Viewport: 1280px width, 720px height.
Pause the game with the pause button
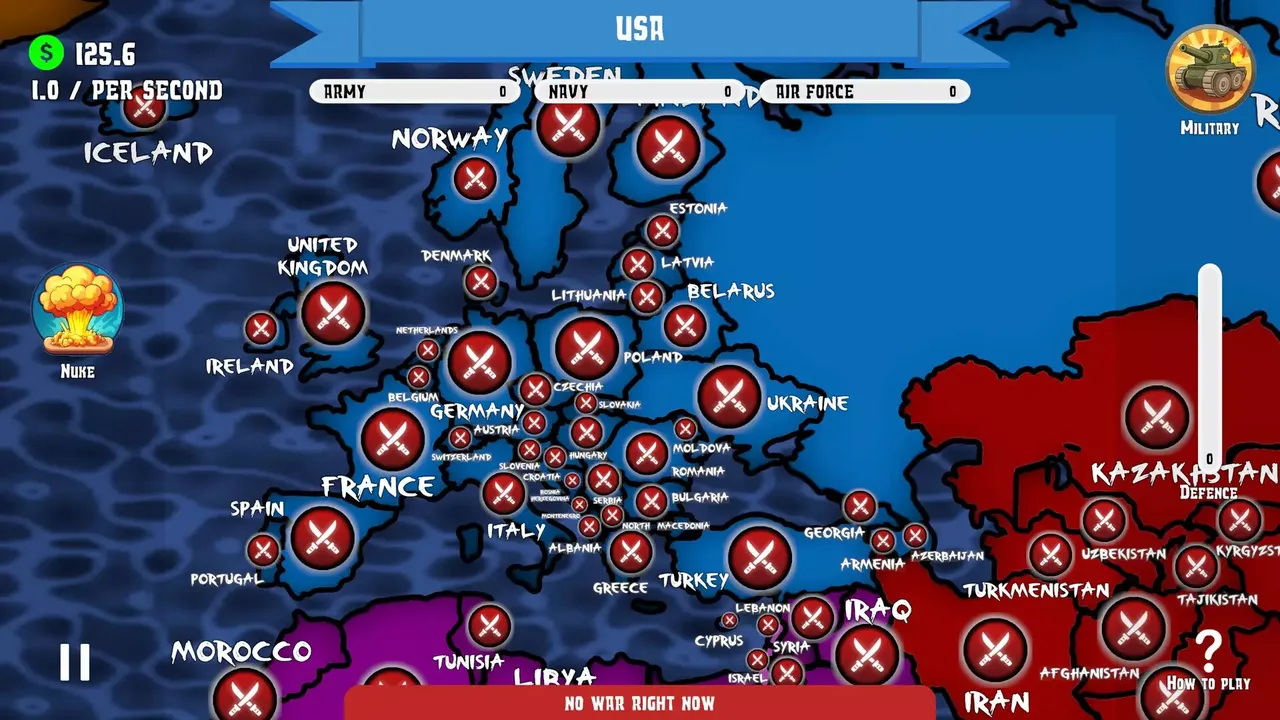pyautogui.click(x=75, y=661)
